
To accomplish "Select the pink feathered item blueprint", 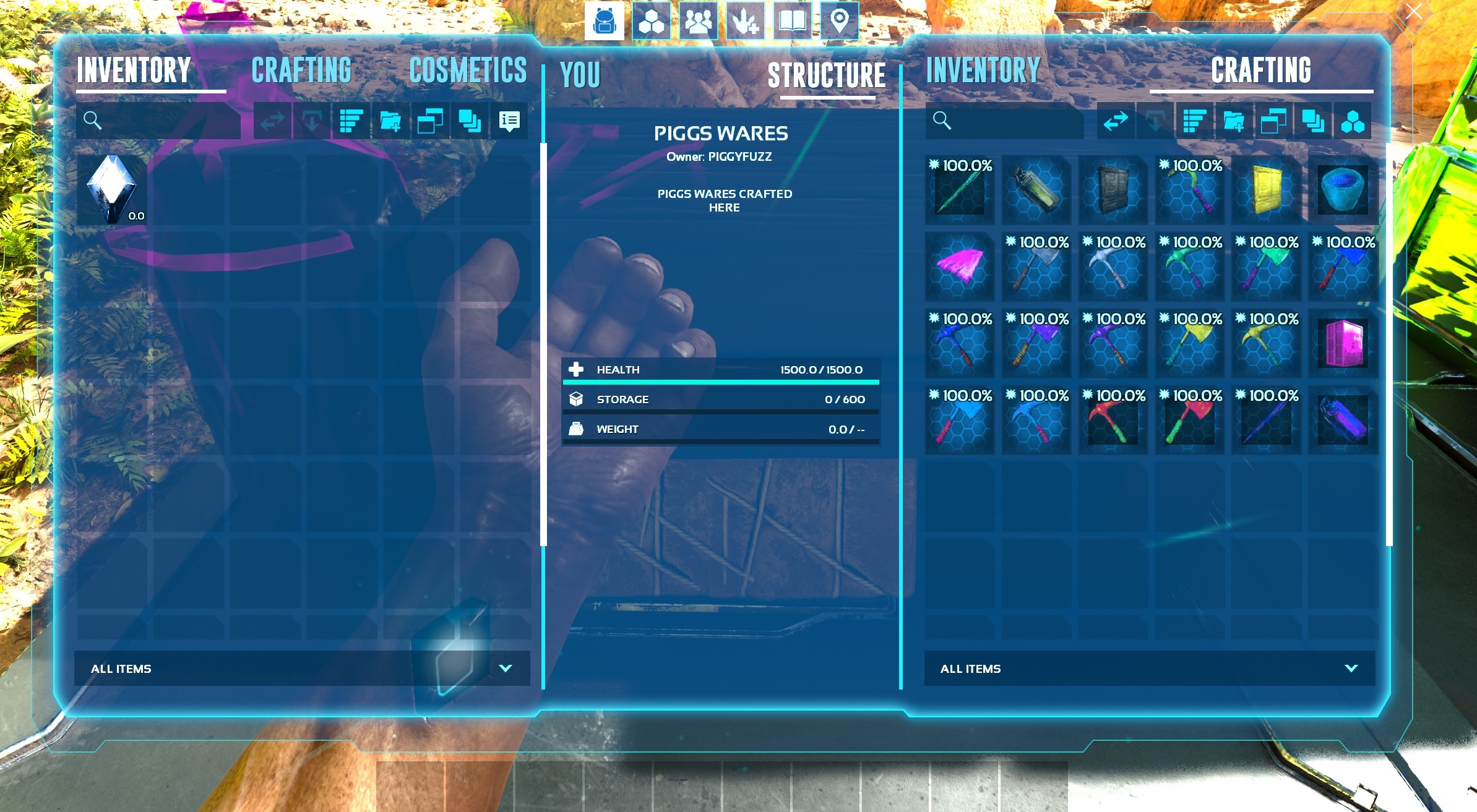I will point(960,267).
